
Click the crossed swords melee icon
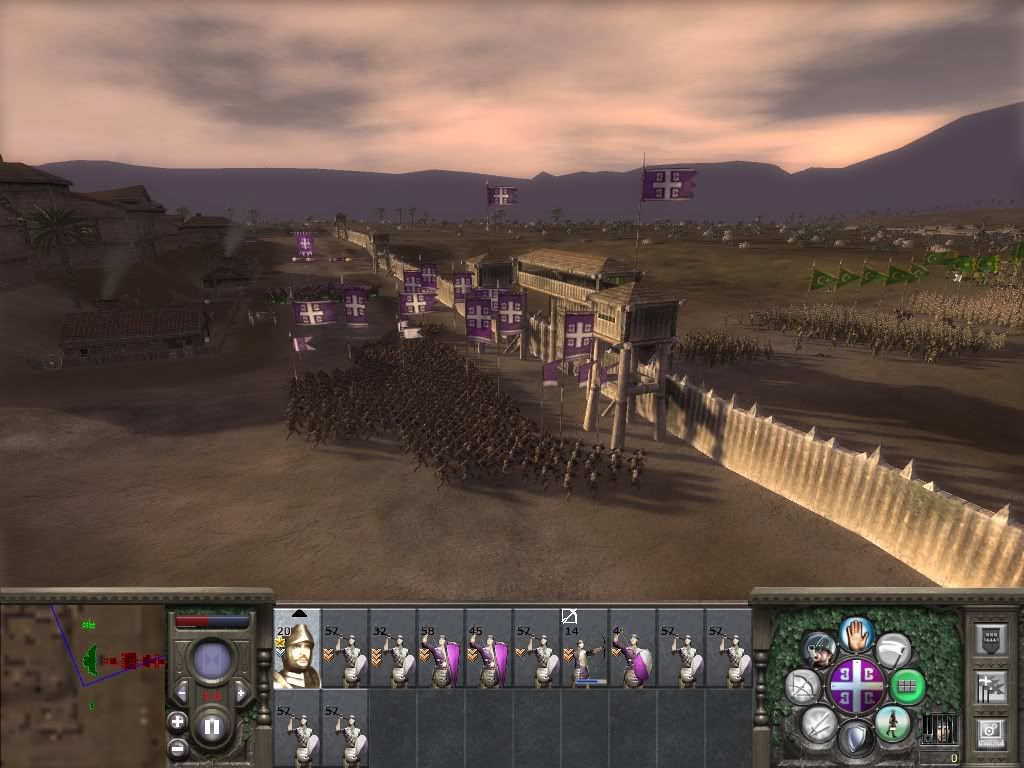(x=818, y=723)
